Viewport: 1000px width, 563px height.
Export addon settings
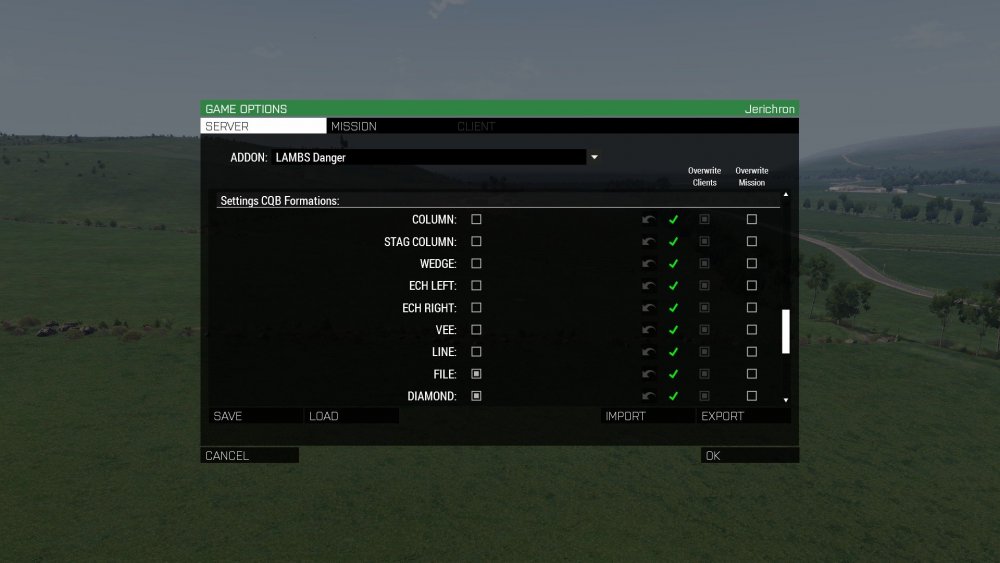744,416
